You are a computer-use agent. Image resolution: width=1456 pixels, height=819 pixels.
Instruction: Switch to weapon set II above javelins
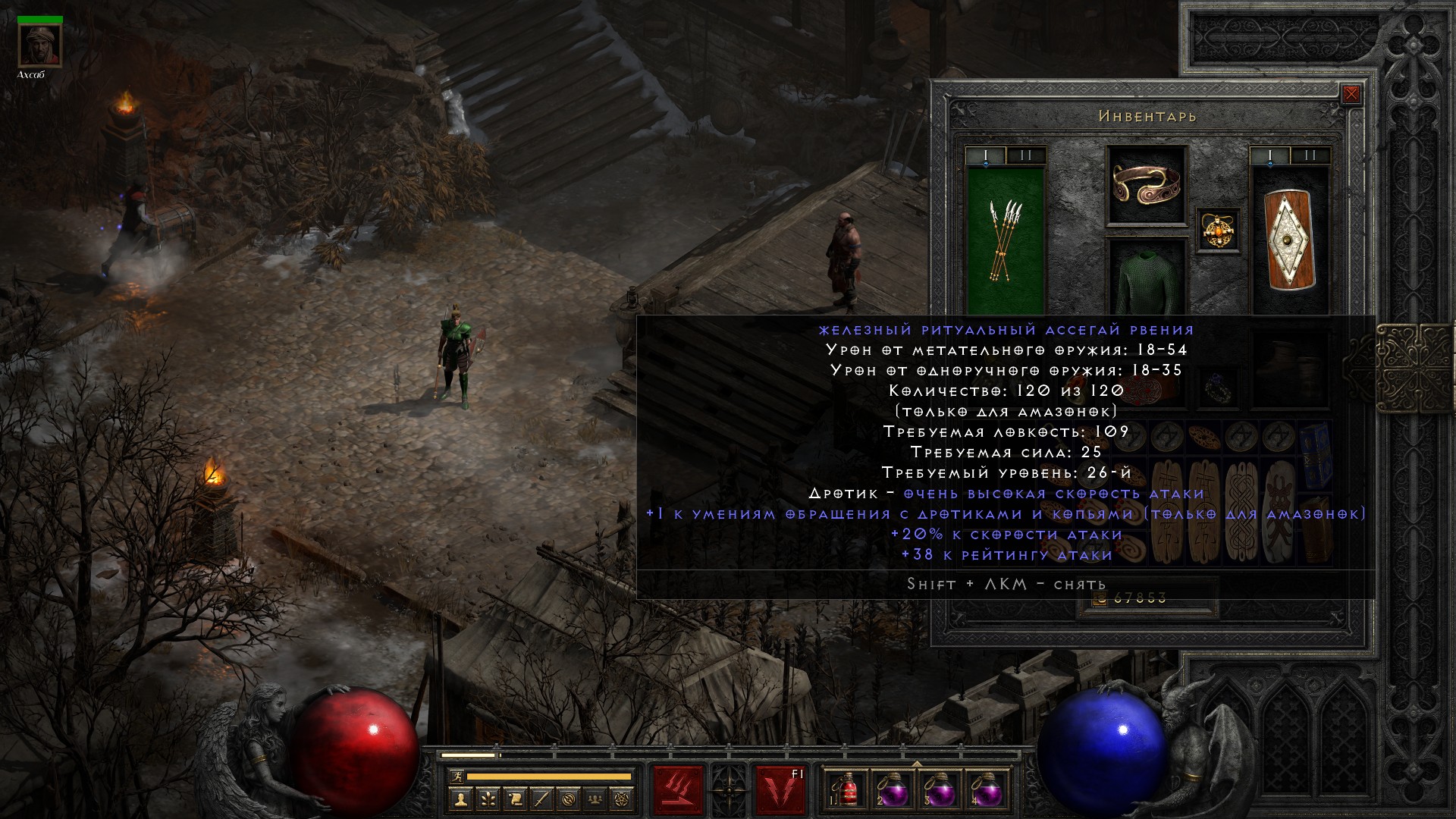[1026, 155]
